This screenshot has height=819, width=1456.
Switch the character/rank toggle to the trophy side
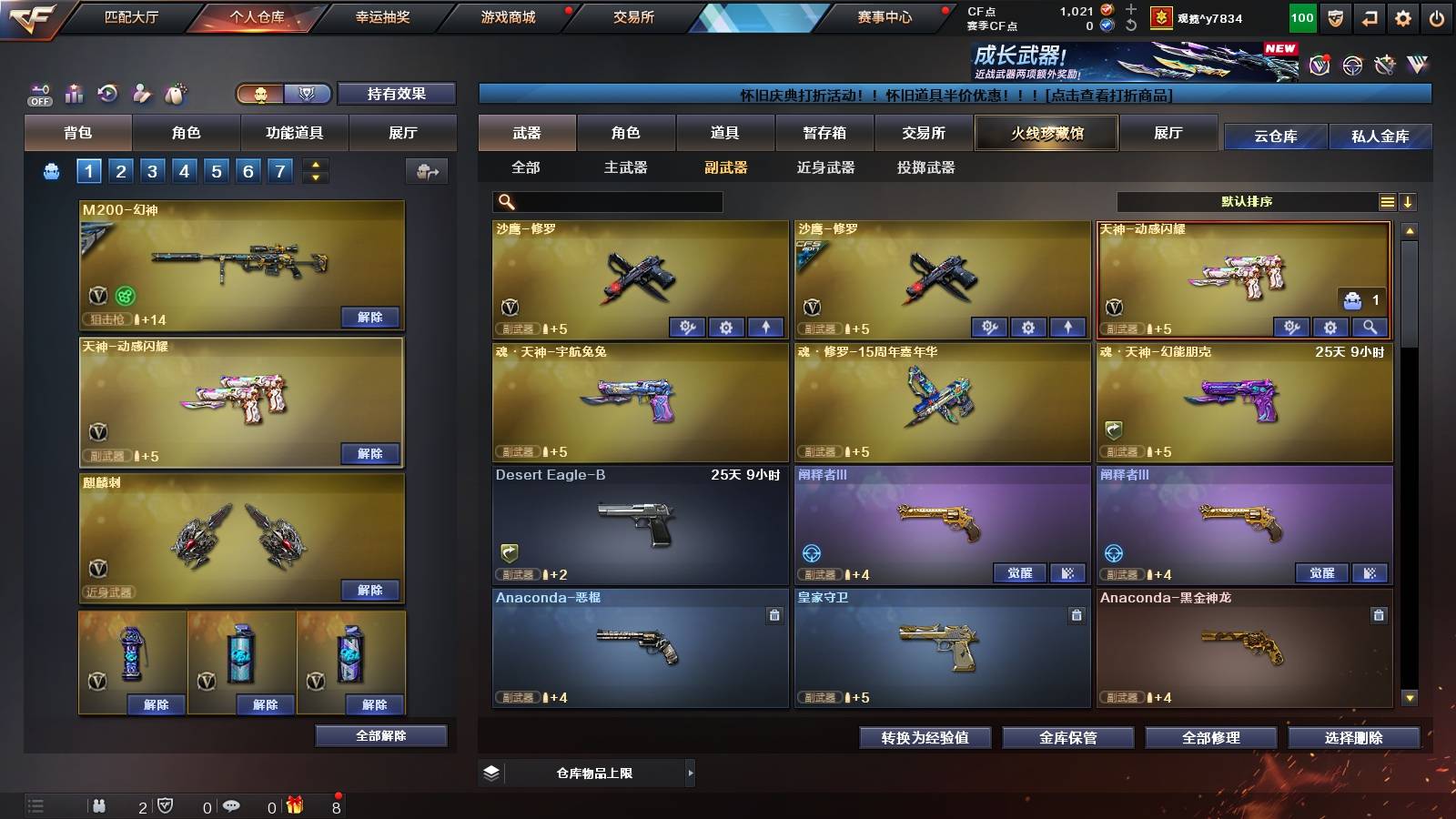(307, 94)
